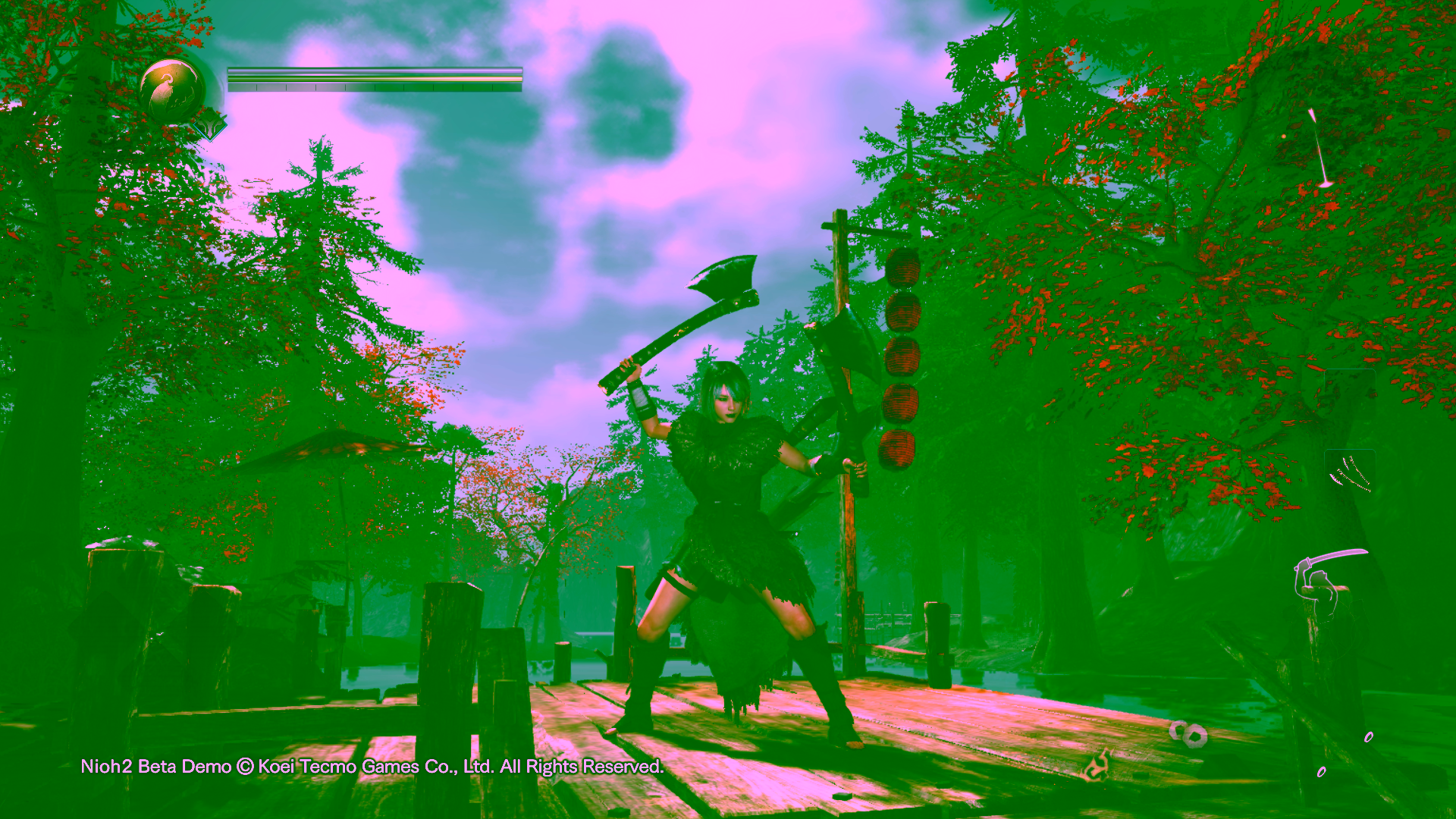Screen dimensions: 1456x819
Task: Click the Amrita gauge diamond icon
Action: (x=211, y=123)
